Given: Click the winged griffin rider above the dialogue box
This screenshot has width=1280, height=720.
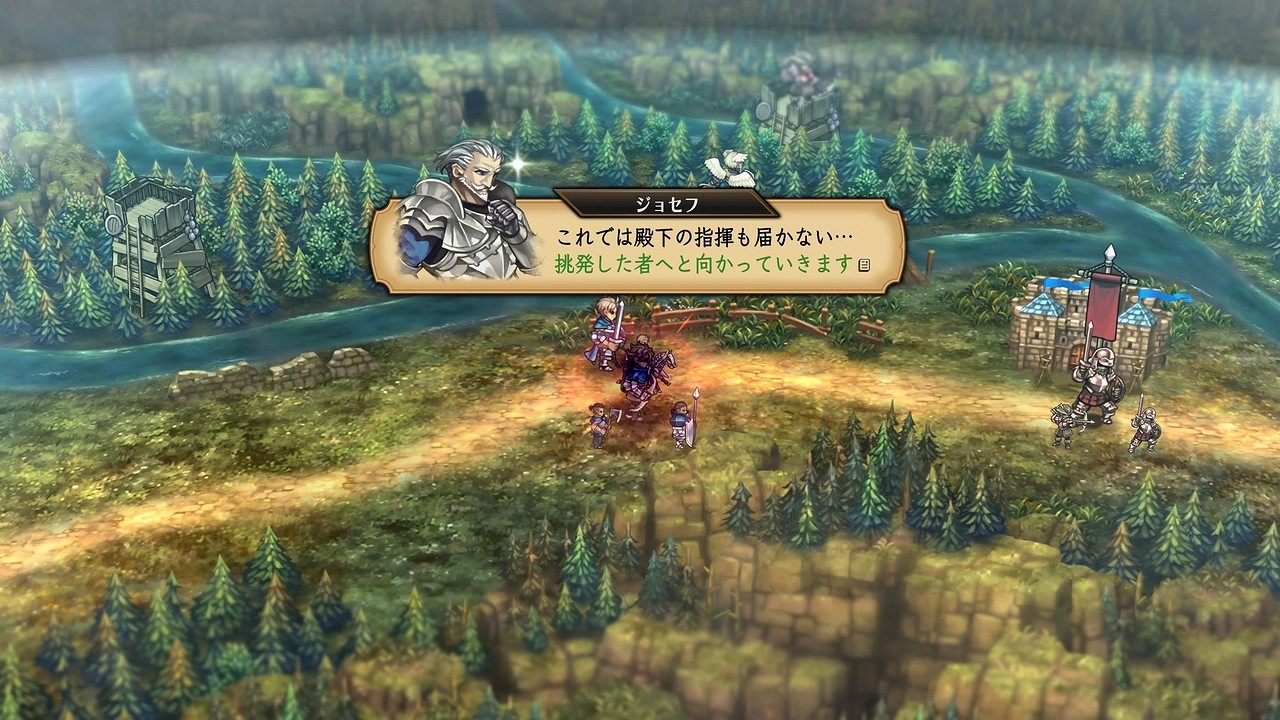Looking at the screenshot, I should (727, 168).
